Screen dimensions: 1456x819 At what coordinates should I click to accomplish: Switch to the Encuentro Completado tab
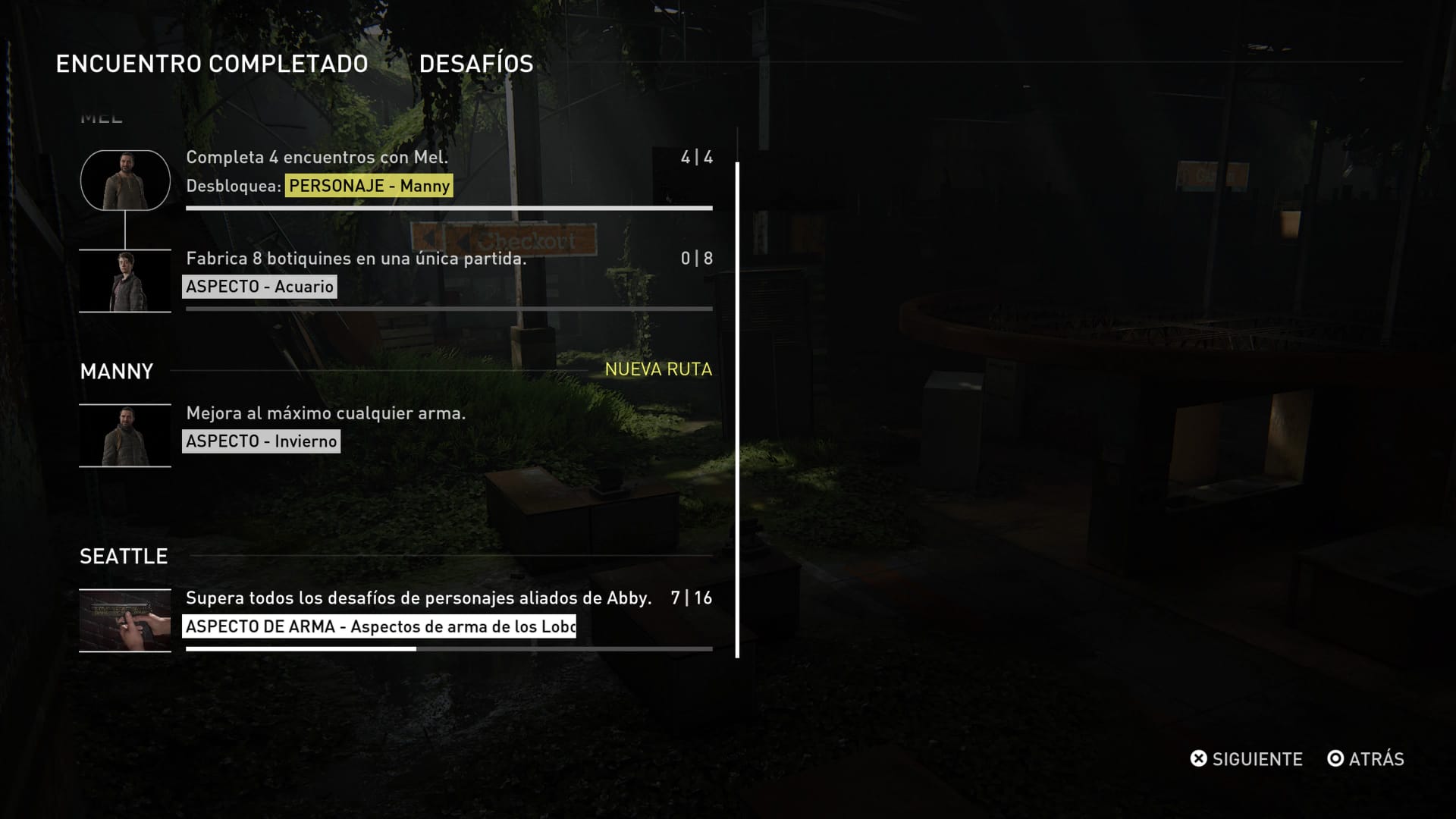[x=212, y=64]
